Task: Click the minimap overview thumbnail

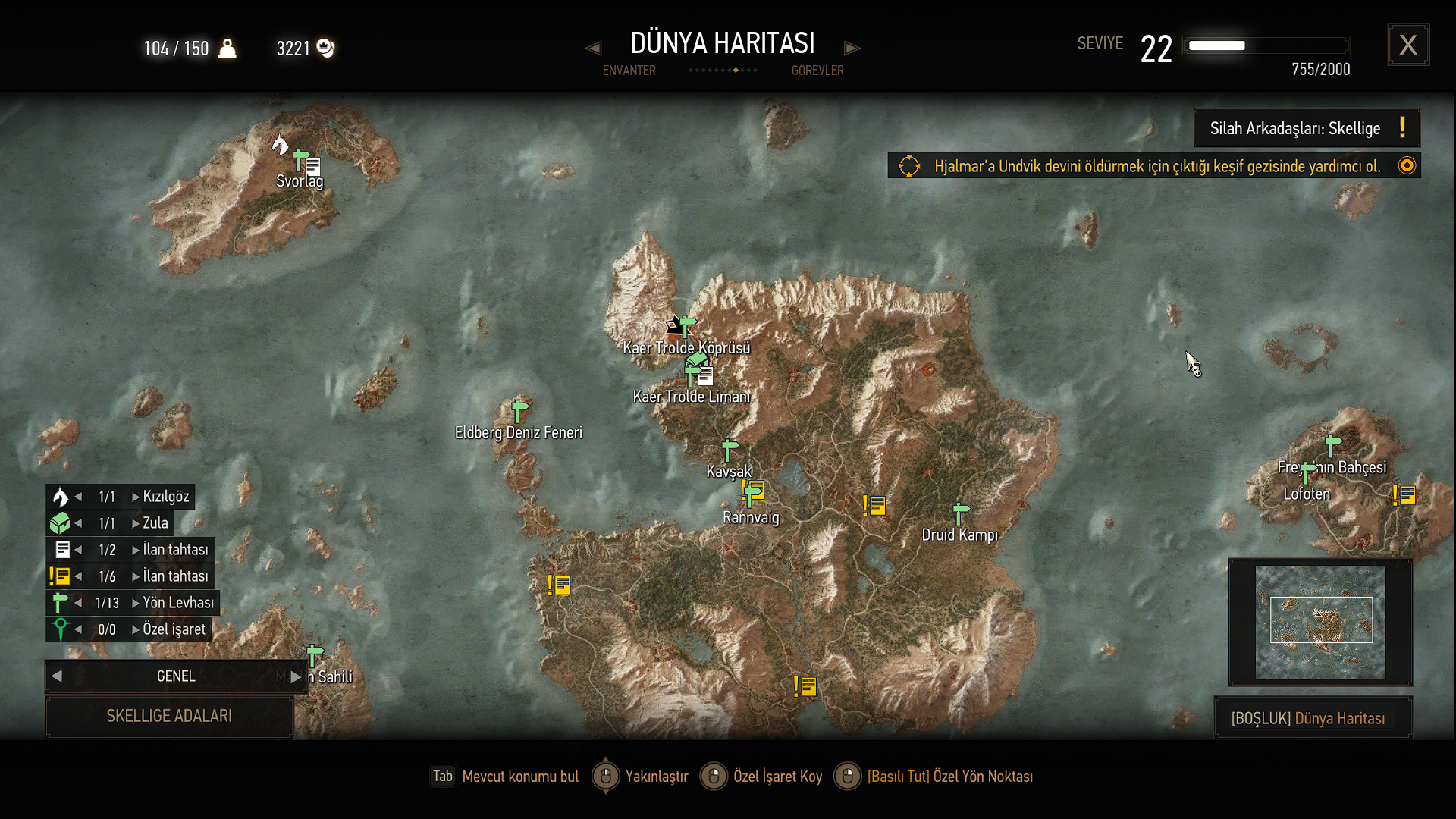Action: click(x=1320, y=622)
